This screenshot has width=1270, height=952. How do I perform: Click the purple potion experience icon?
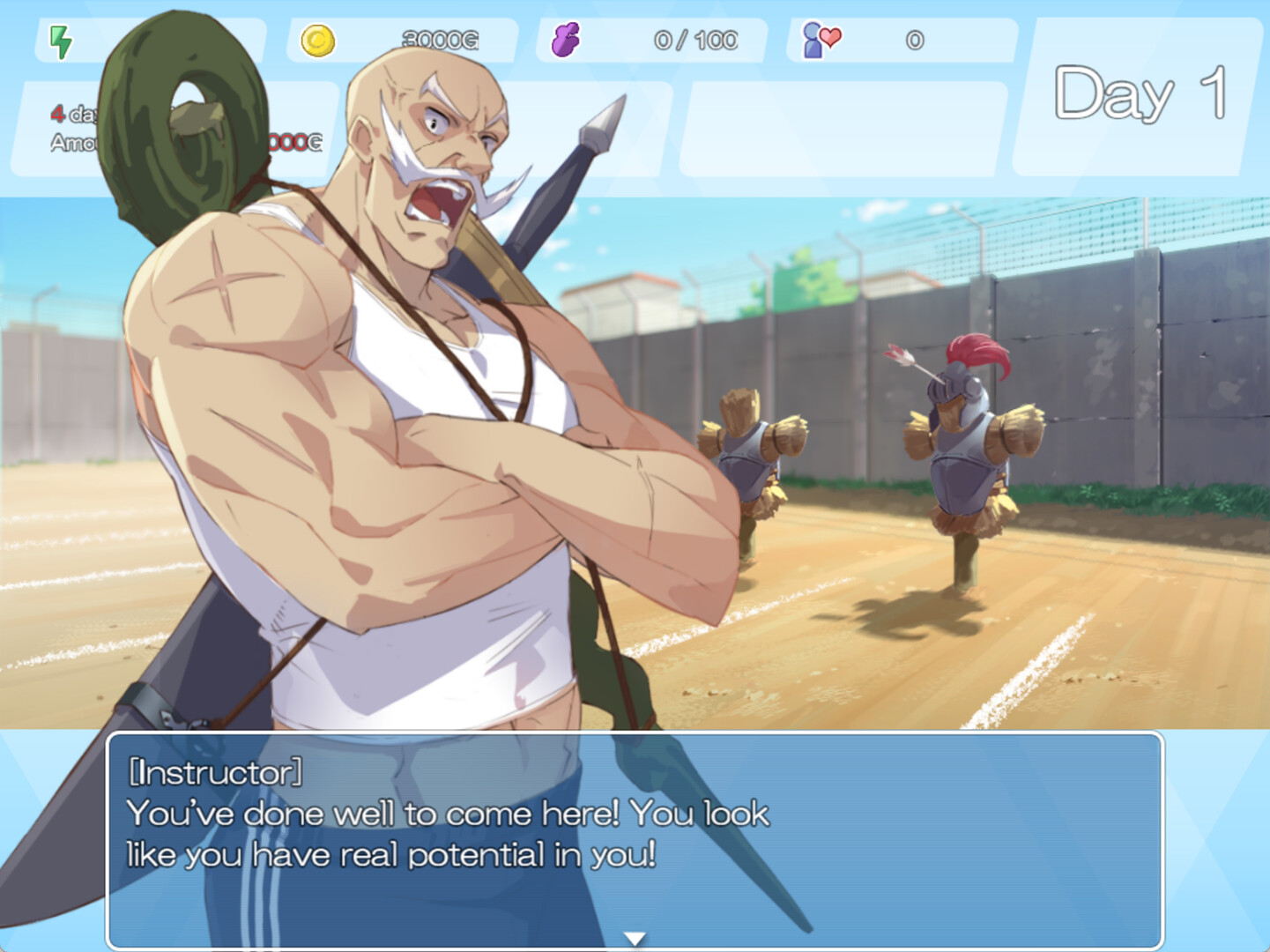tap(565, 39)
